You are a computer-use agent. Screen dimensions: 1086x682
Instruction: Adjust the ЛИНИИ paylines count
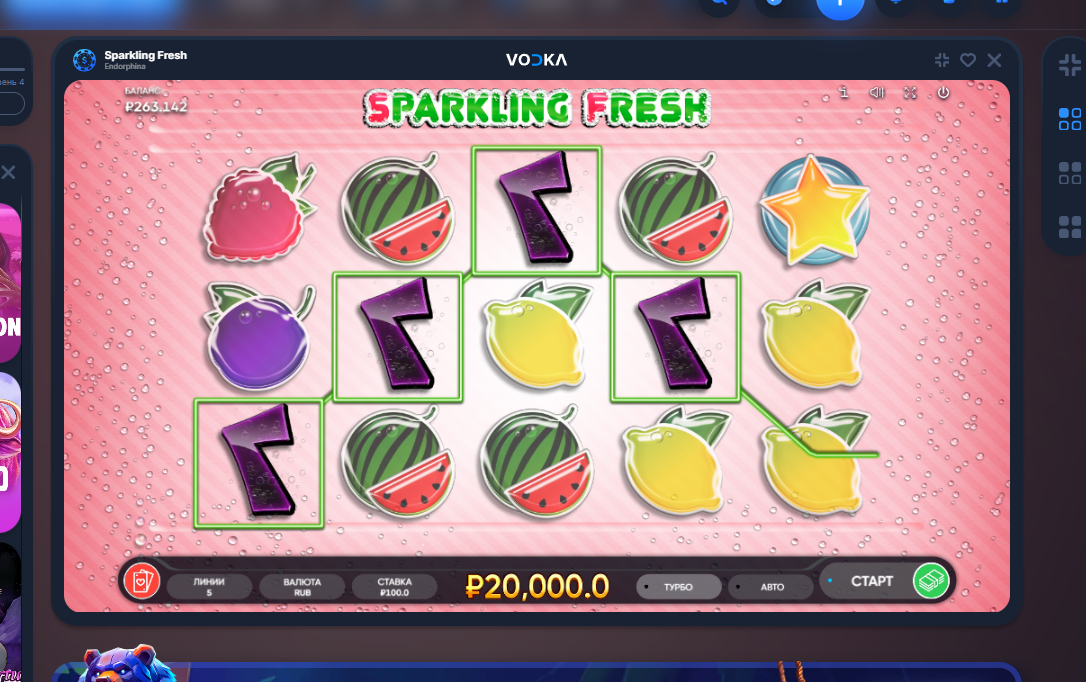pos(210,587)
